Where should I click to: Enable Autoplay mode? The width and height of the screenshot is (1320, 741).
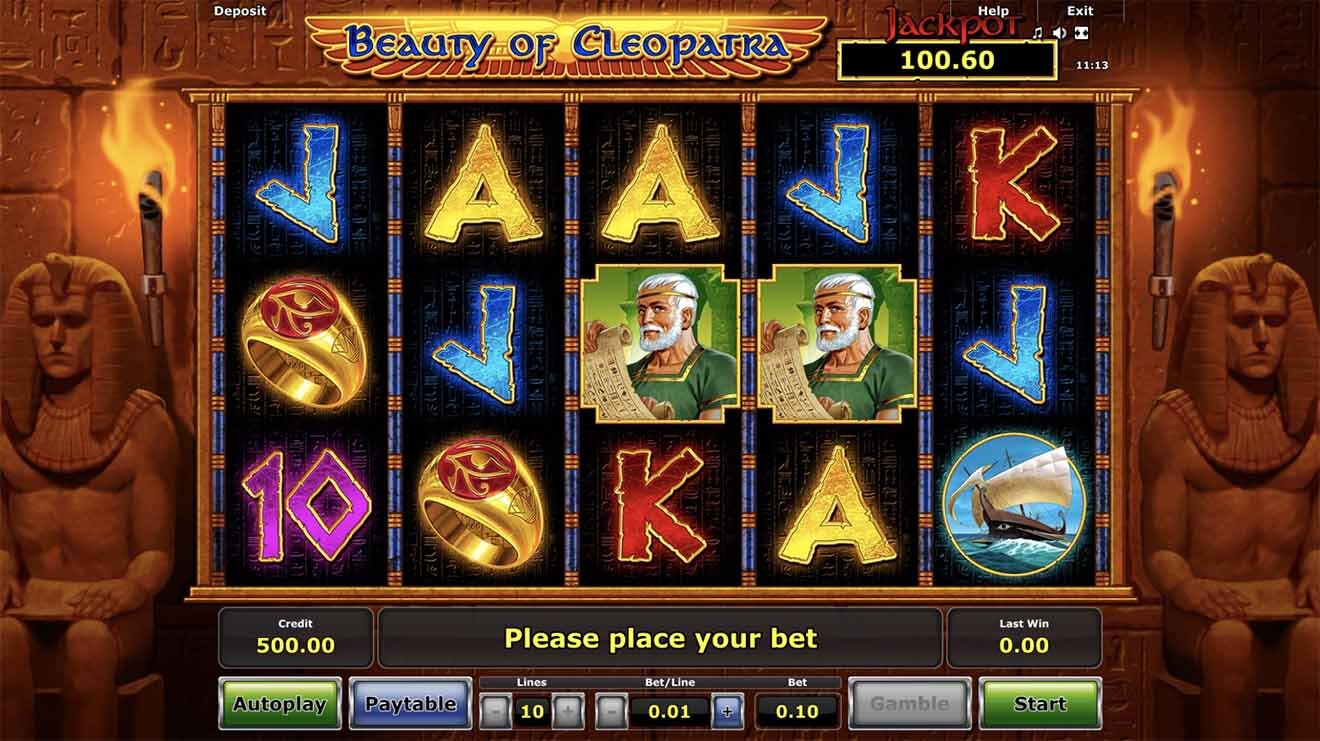tap(280, 704)
